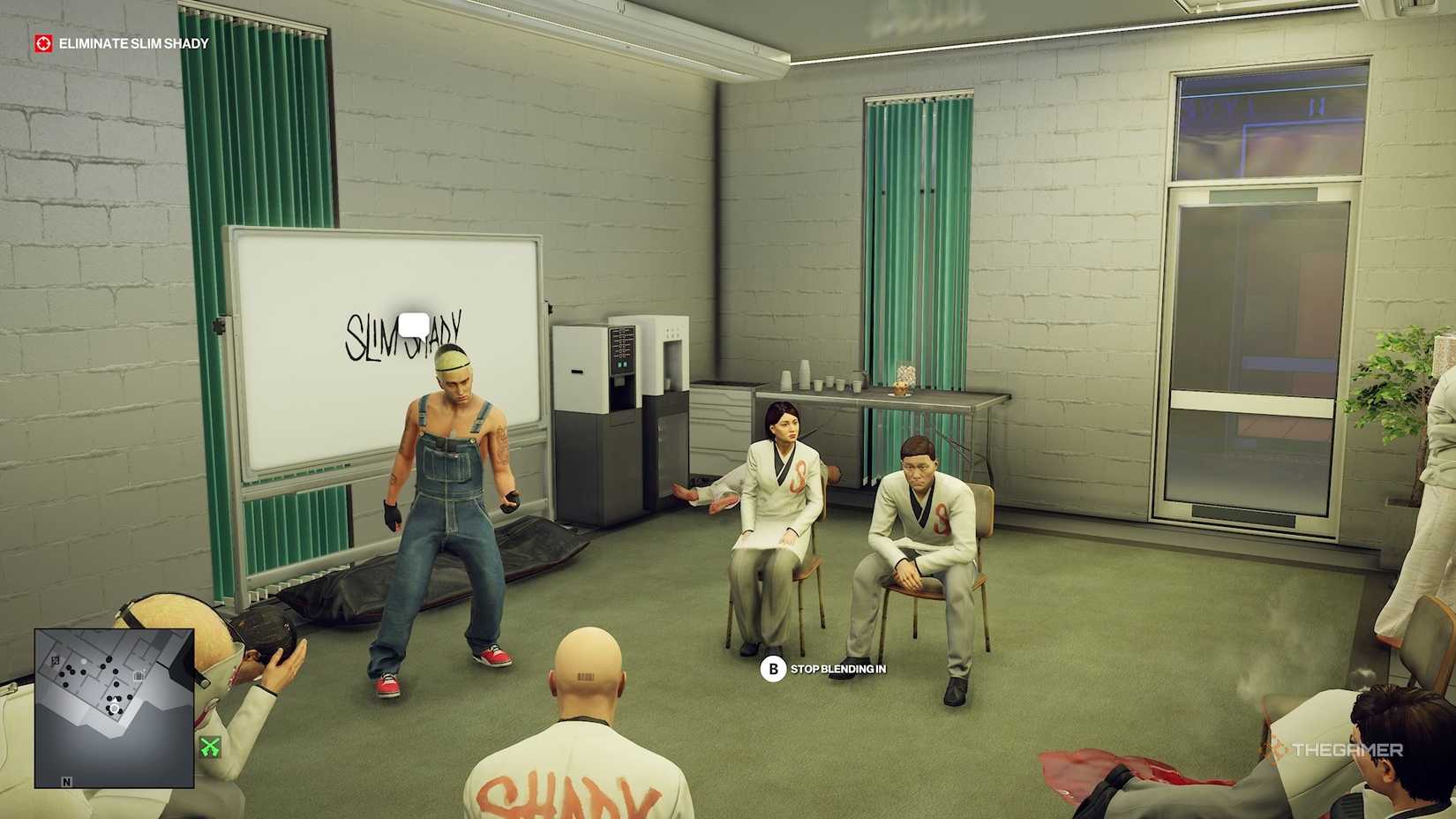Click the security camera icon on the minimap
This screenshot has width=1456, height=819.
click(139, 676)
